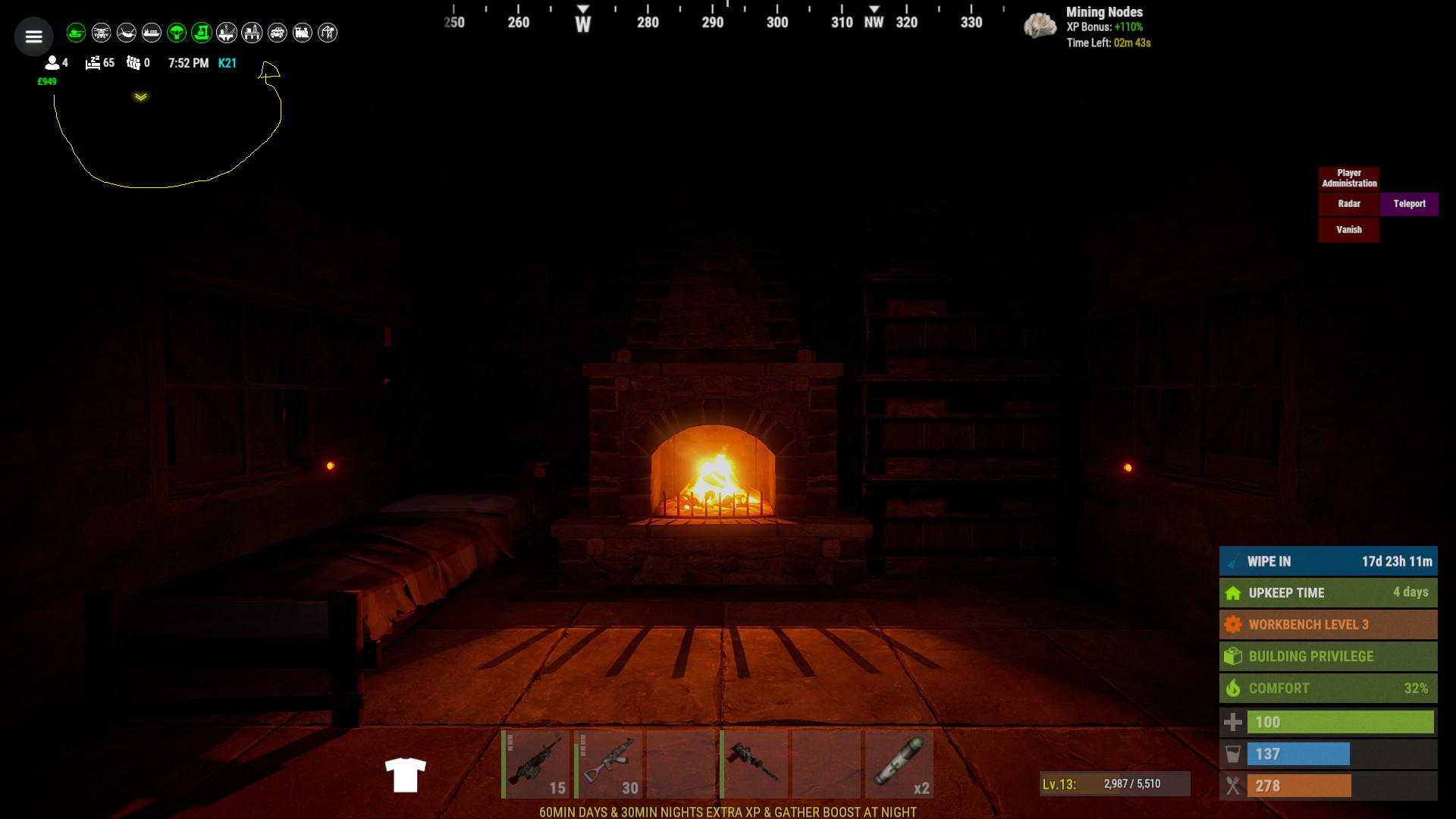Image resolution: width=1456 pixels, height=819 pixels.
Task: Equip the assault rifle with 30 rounds
Action: 609,764
